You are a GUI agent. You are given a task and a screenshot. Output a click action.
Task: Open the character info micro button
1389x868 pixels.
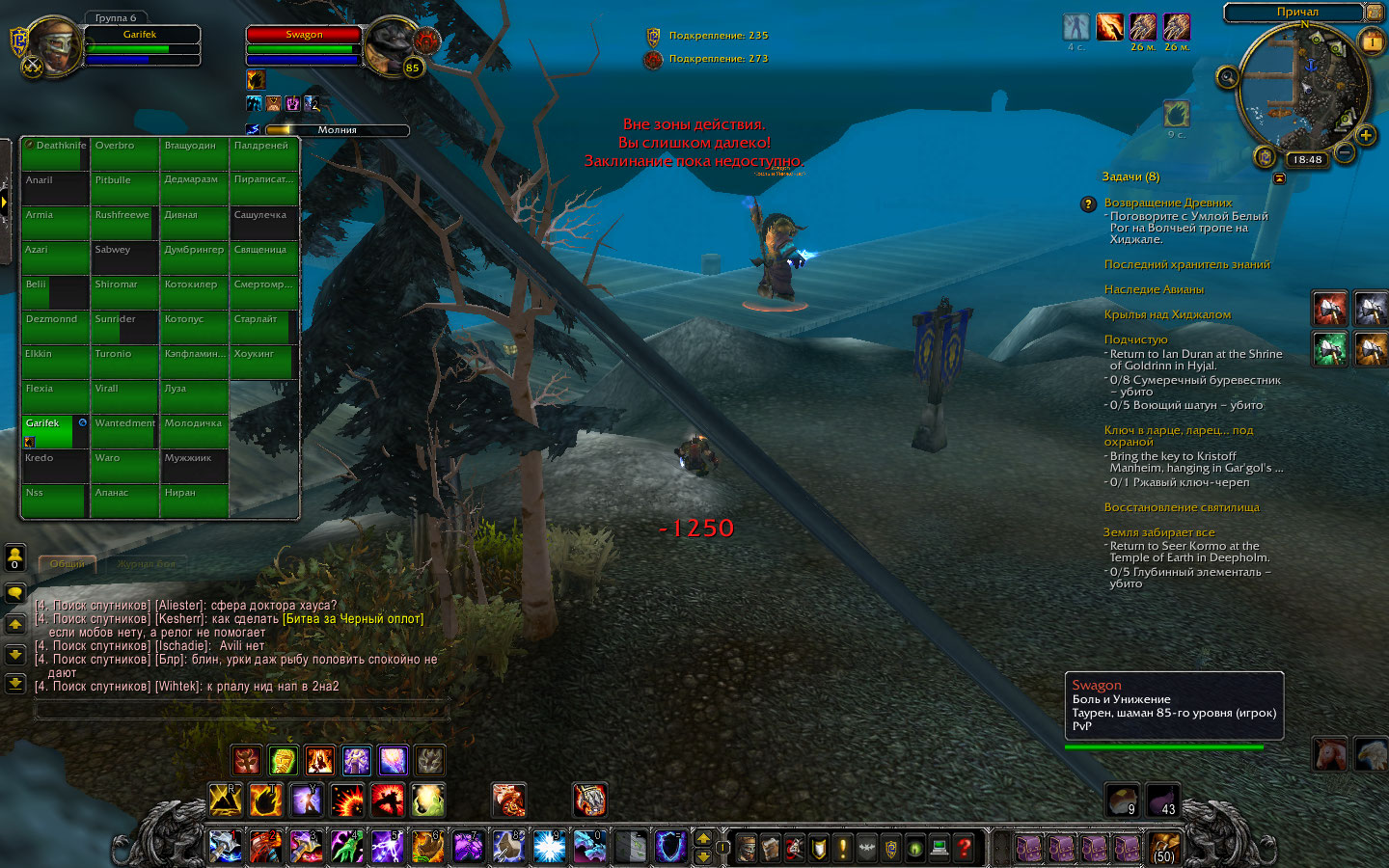point(747,848)
